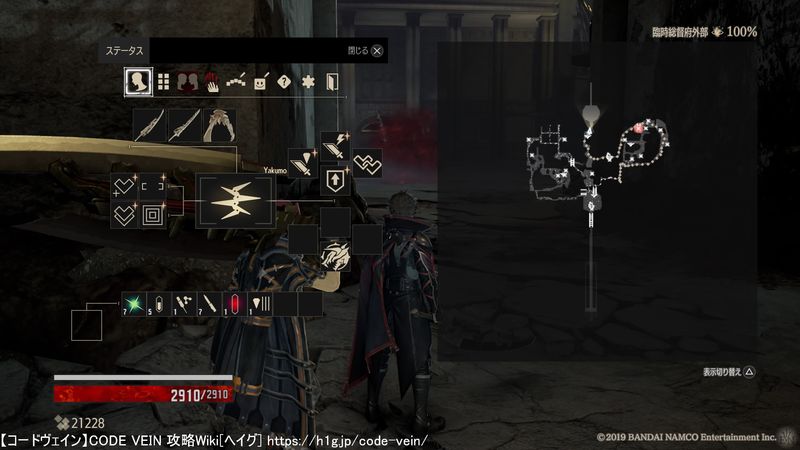Viewport: 800px width, 450px height.
Task: Select the fanged claw blood veil slot
Action: (x=219, y=127)
